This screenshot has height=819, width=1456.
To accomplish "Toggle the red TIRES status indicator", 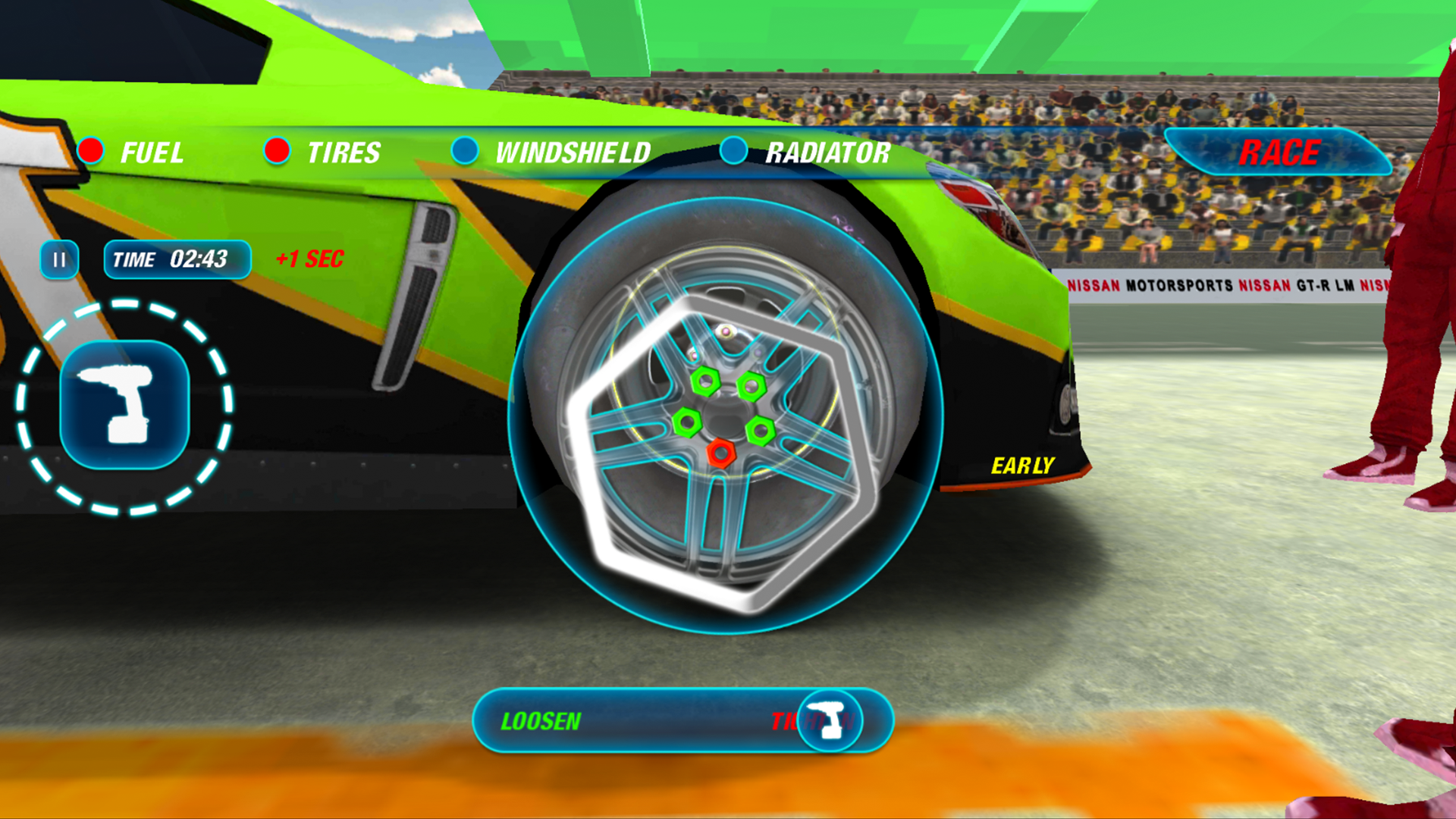I will coord(278,152).
